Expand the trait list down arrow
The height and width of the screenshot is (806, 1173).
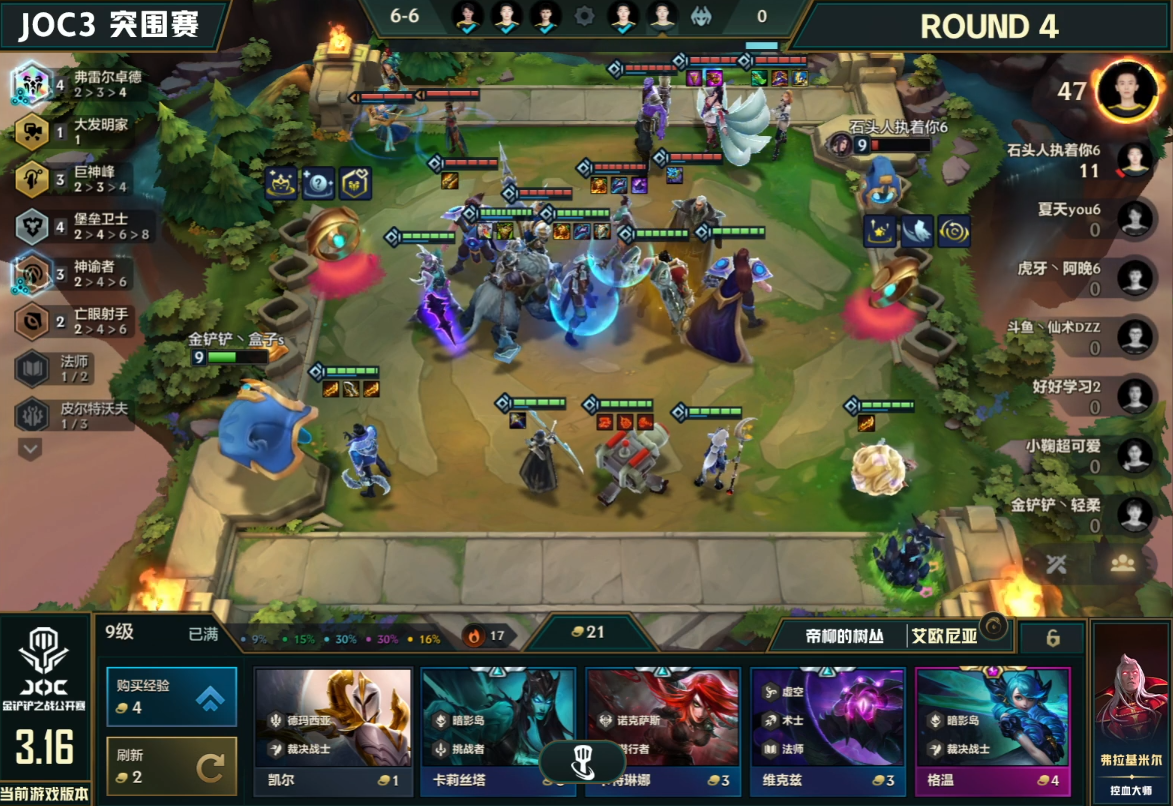pos(31,449)
